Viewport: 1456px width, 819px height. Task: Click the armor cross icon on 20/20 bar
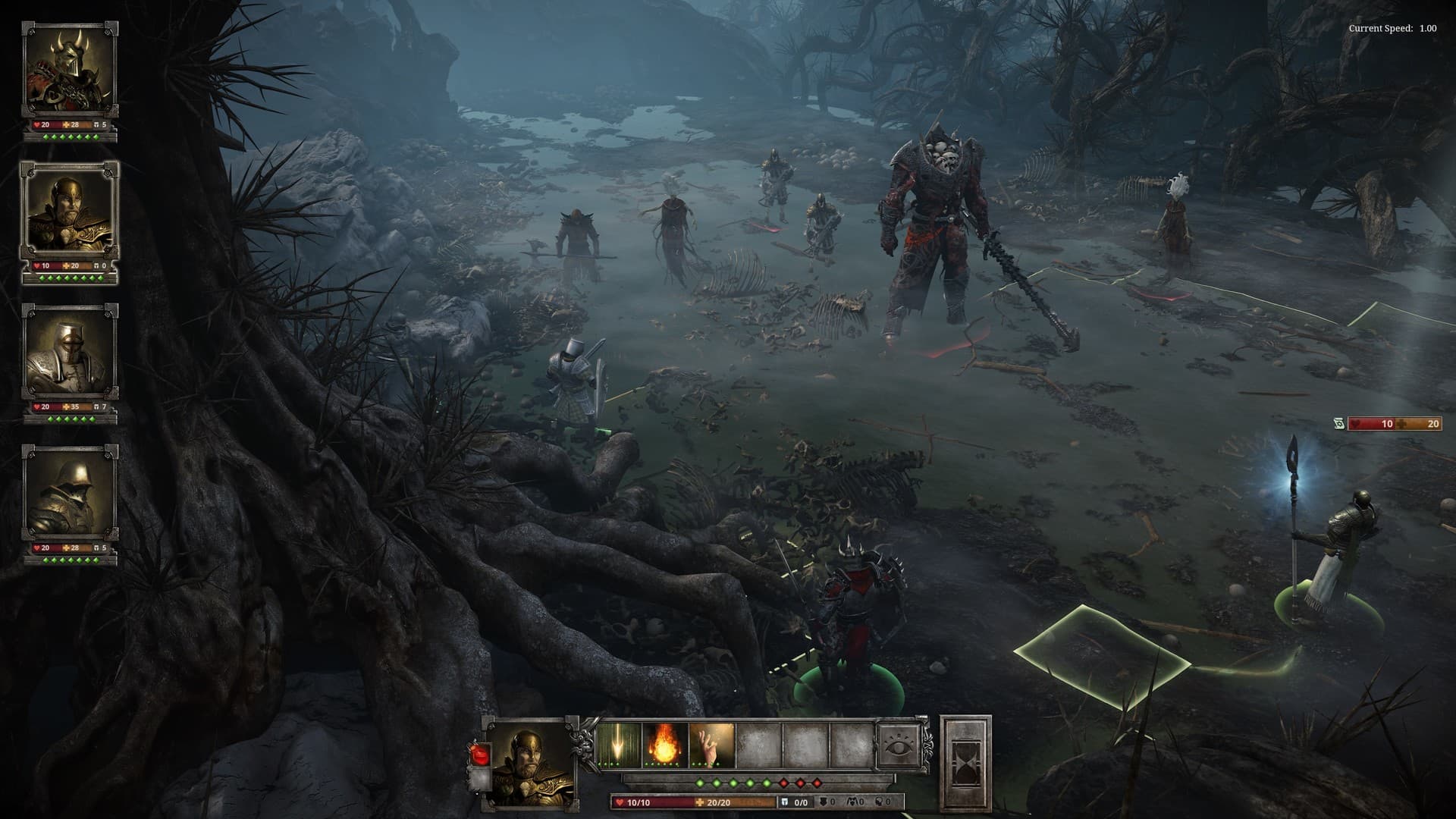click(701, 801)
